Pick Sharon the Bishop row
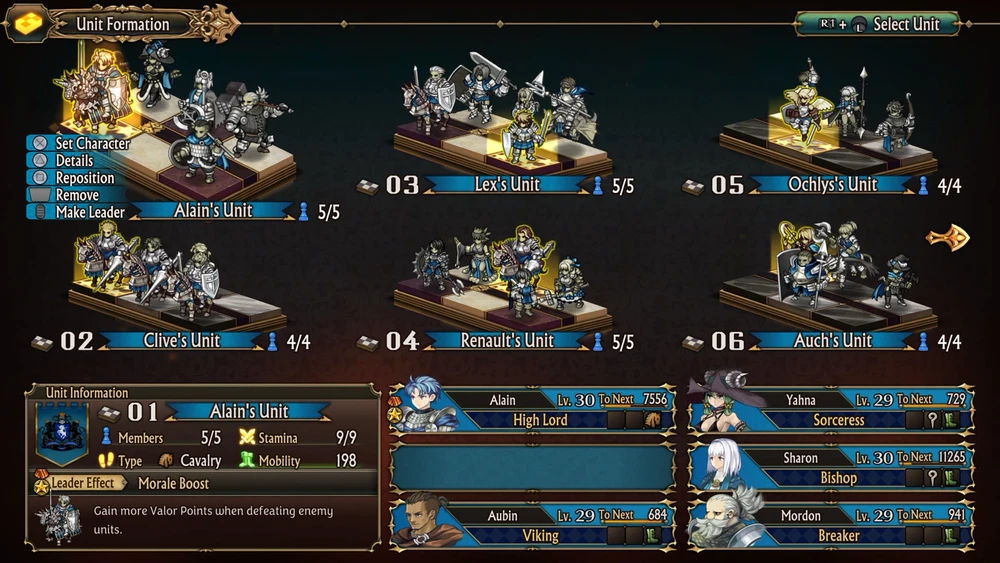This screenshot has height=563, width=1000. [x=830, y=468]
